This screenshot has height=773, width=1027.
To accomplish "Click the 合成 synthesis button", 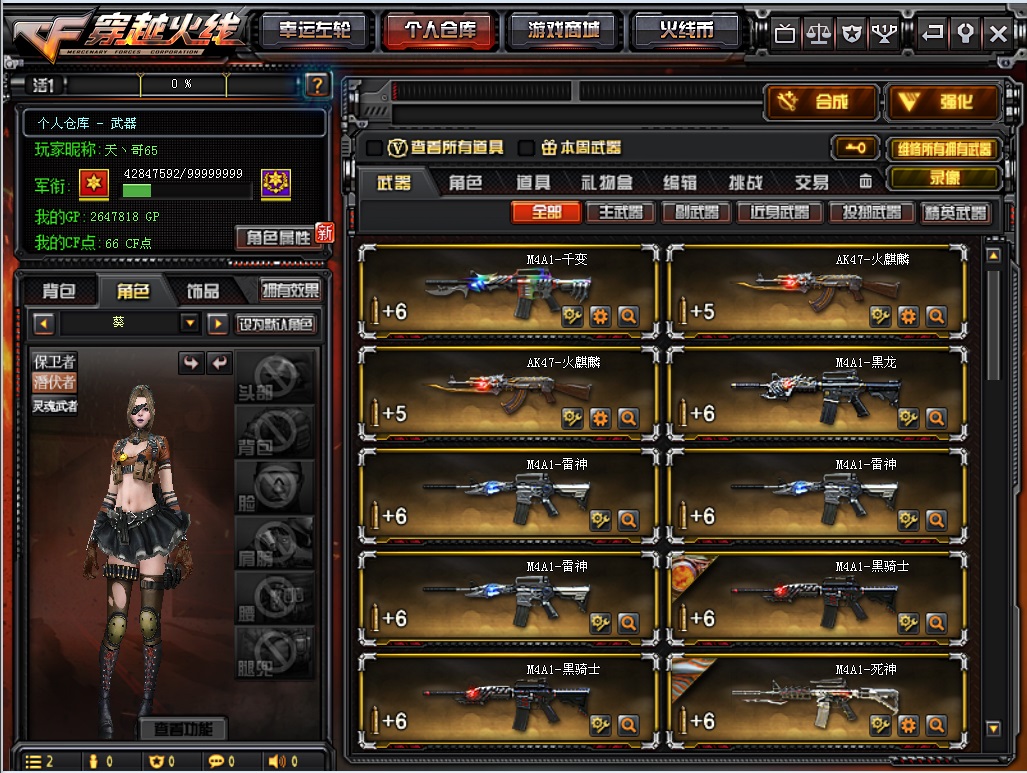I will point(822,101).
